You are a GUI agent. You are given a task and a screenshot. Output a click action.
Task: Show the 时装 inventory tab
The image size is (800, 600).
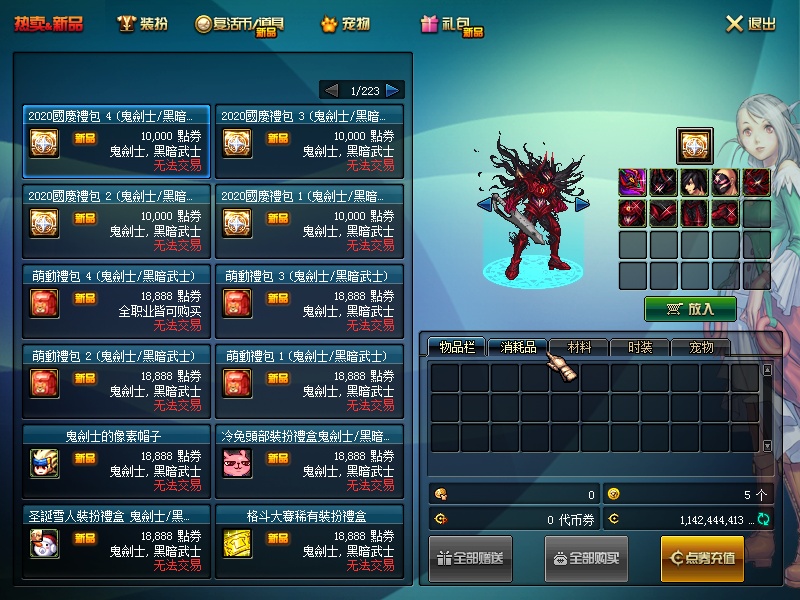tap(640, 347)
